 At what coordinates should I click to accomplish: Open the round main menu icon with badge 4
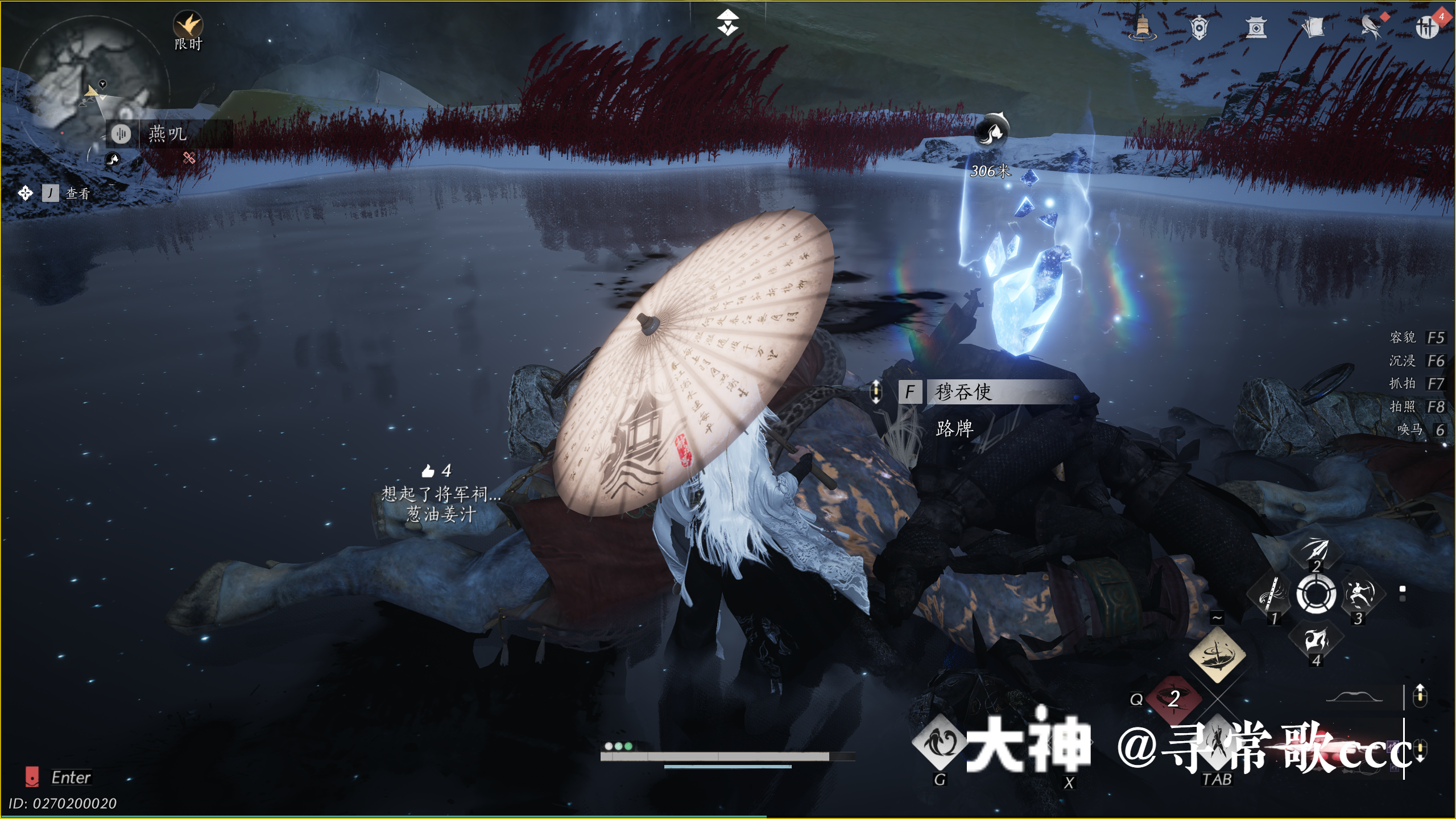[1426, 27]
